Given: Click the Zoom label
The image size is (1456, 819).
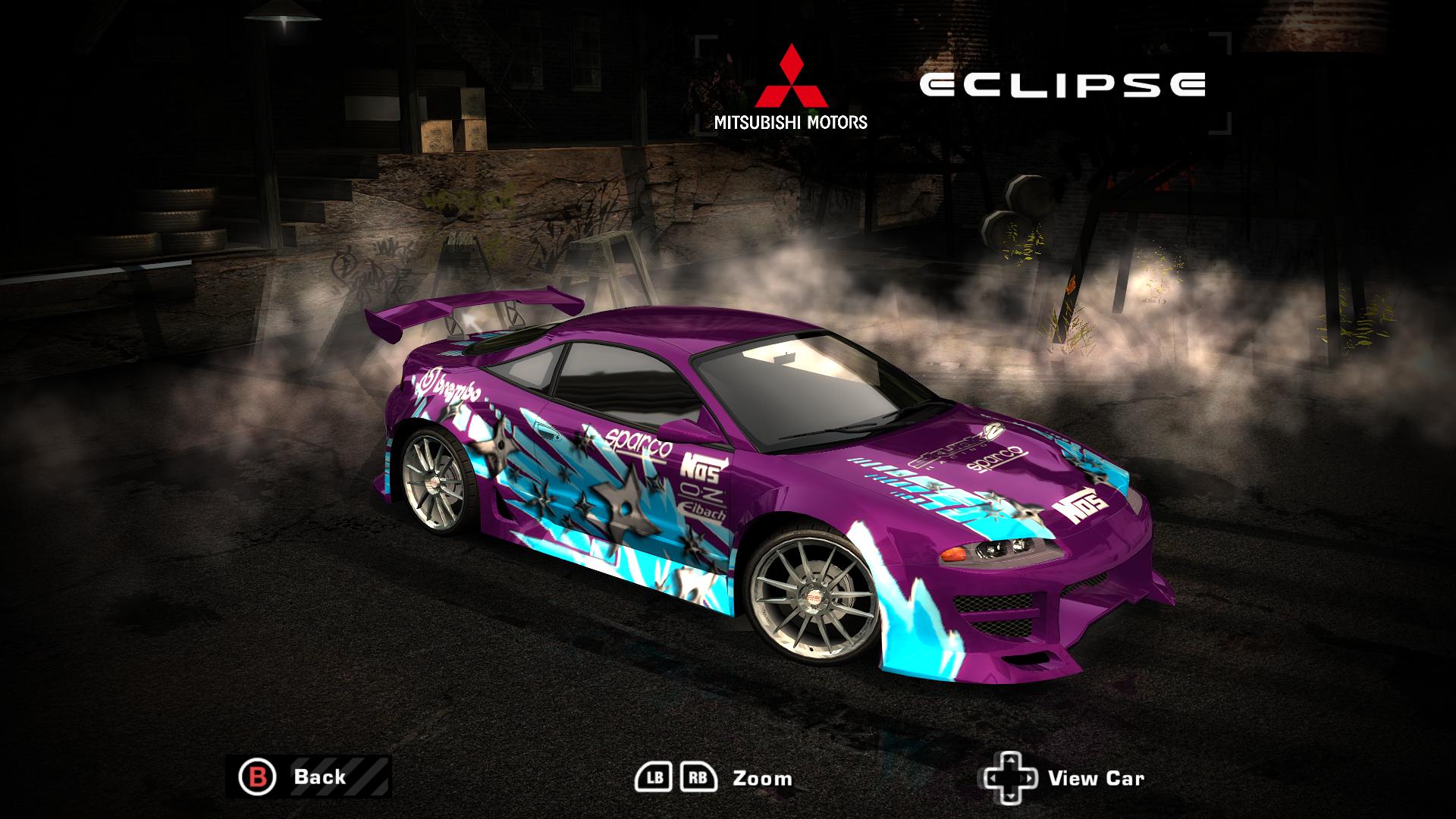Looking at the screenshot, I should pyautogui.click(x=761, y=777).
